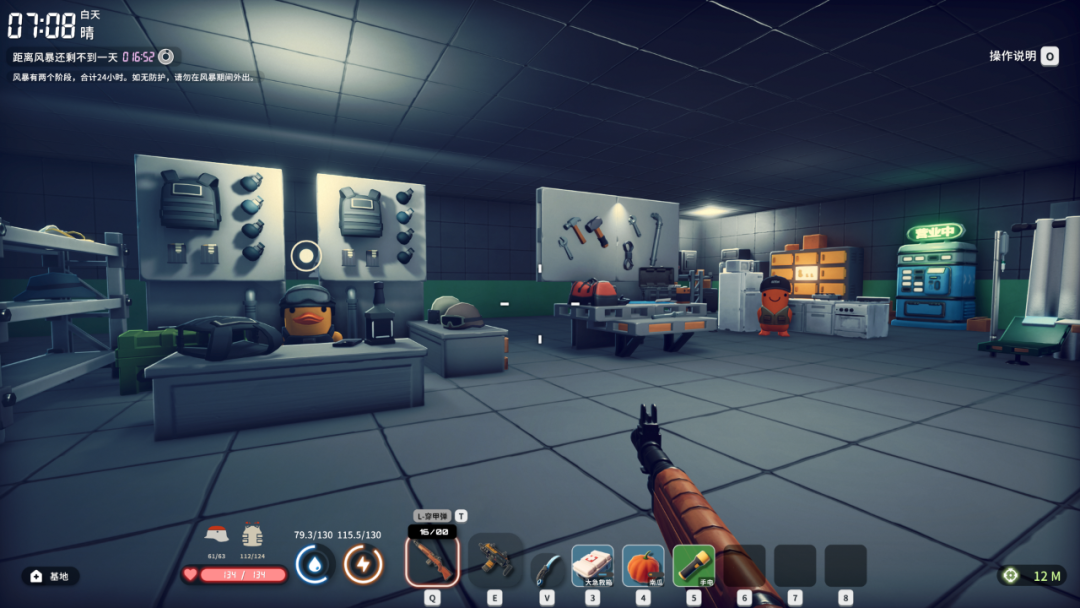Image resolution: width=1080 pixels, height=608 pixels.
Task: Switch to the secondary weapon slot
Action: 494,561
